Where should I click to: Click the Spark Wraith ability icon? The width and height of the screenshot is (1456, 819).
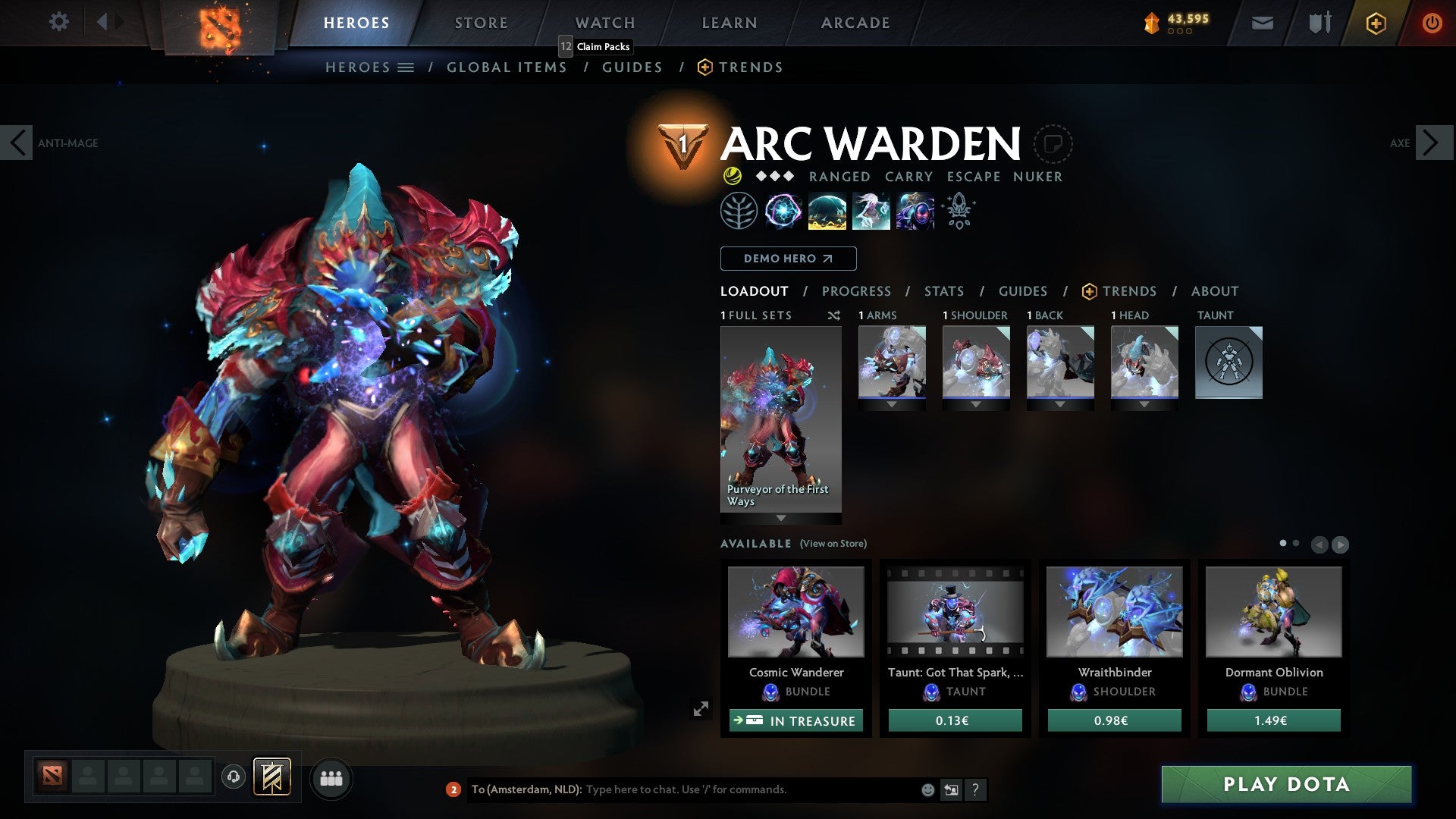click(871, 212)
